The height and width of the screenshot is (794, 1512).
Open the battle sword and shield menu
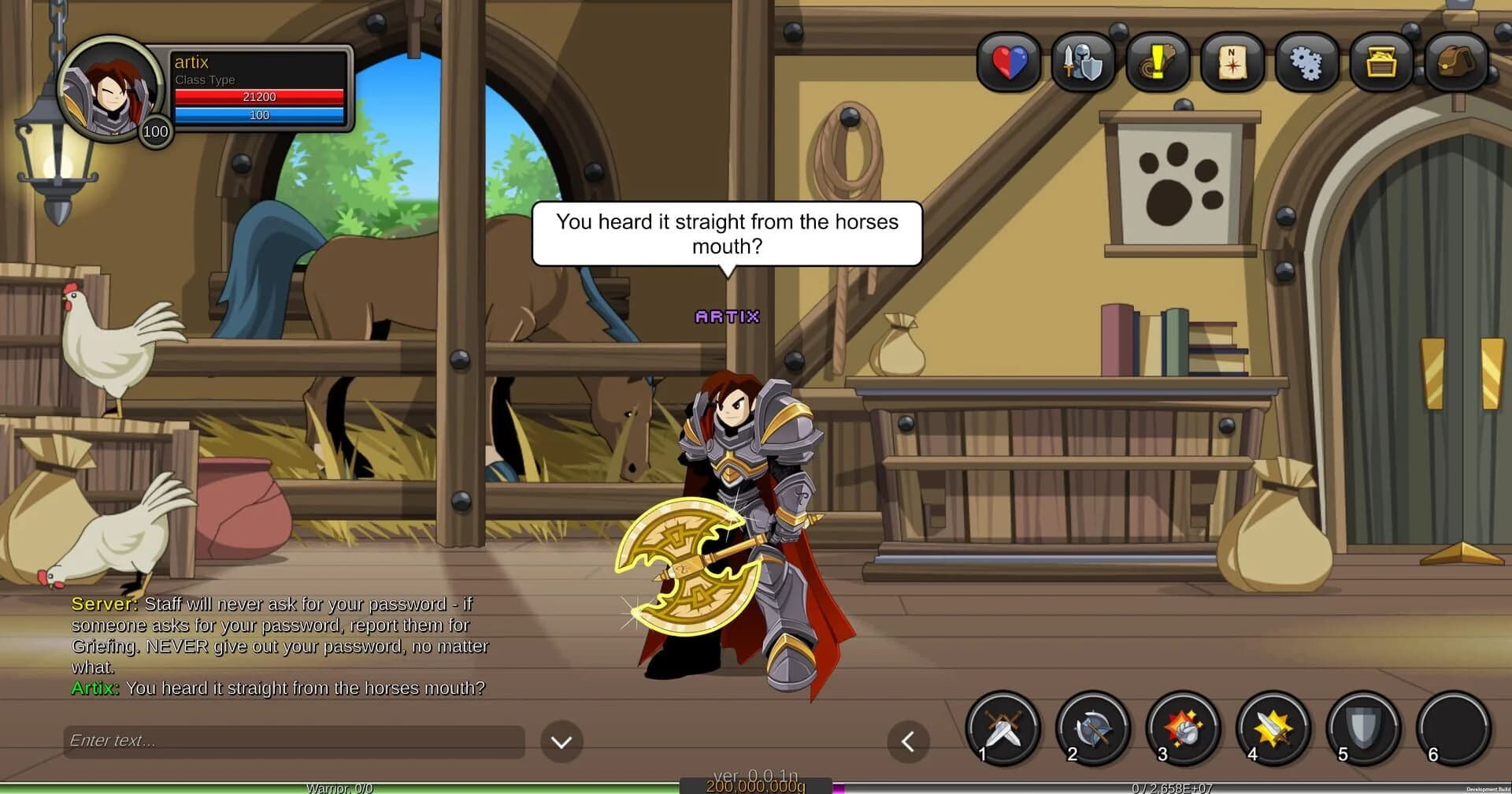(x=1083, y=63)
